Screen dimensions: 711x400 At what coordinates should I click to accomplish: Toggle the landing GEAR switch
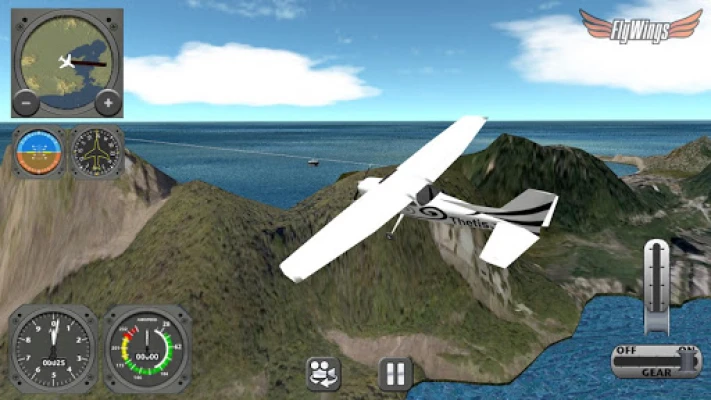point(656,360)
